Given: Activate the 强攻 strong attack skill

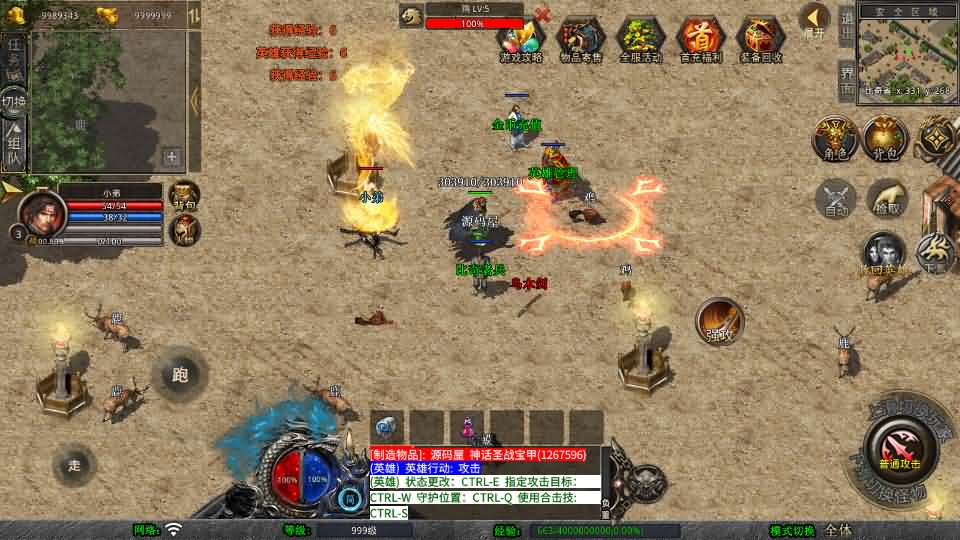Looking at the screenshot, I should (x=720, y=322).
